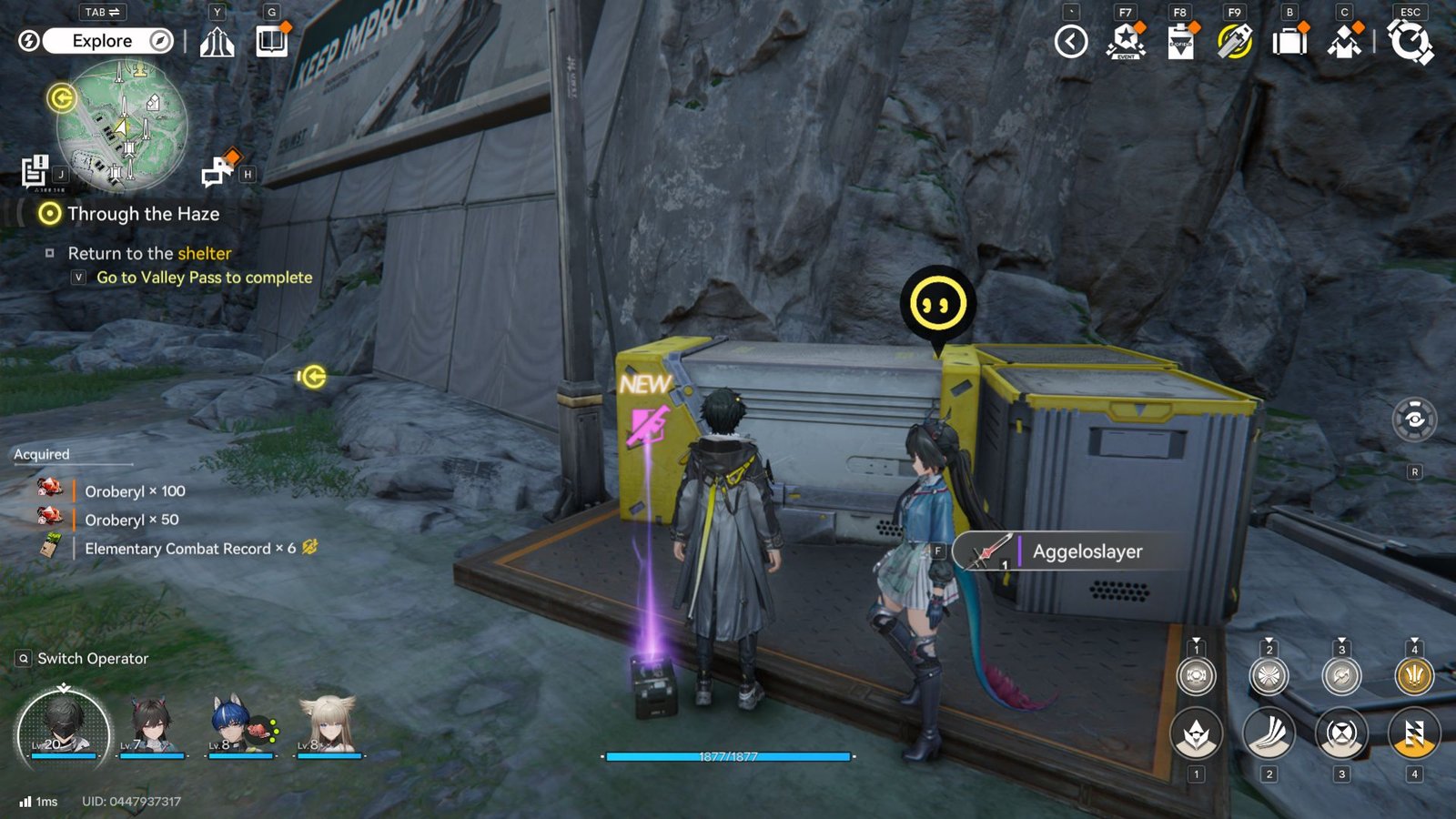The height and width of the screenshot is (819, 1456).
Task: Open the clipboard task icon
Action: (x=1180, y=42)
